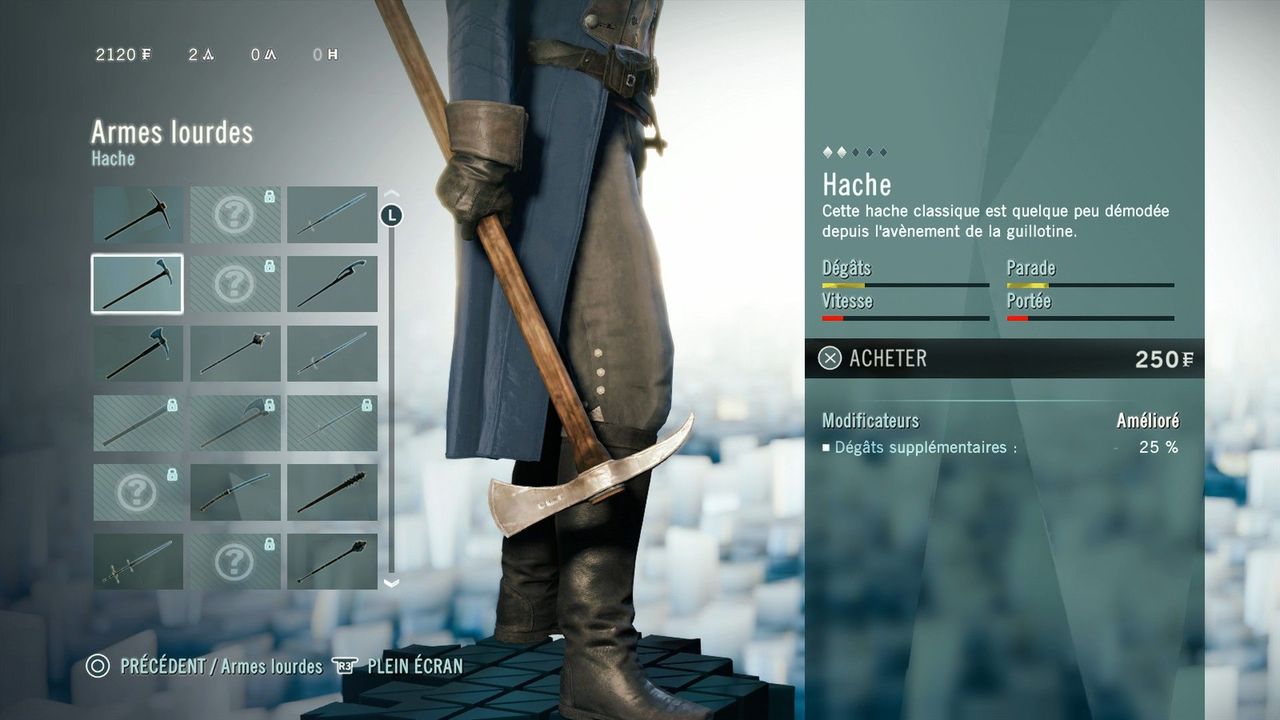Choose the highlighted Hache axe tile

138,284
